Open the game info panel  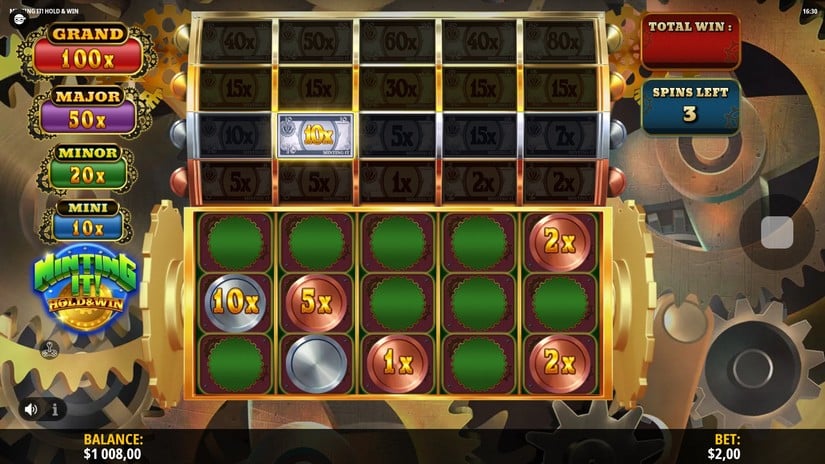coord(54,409)
